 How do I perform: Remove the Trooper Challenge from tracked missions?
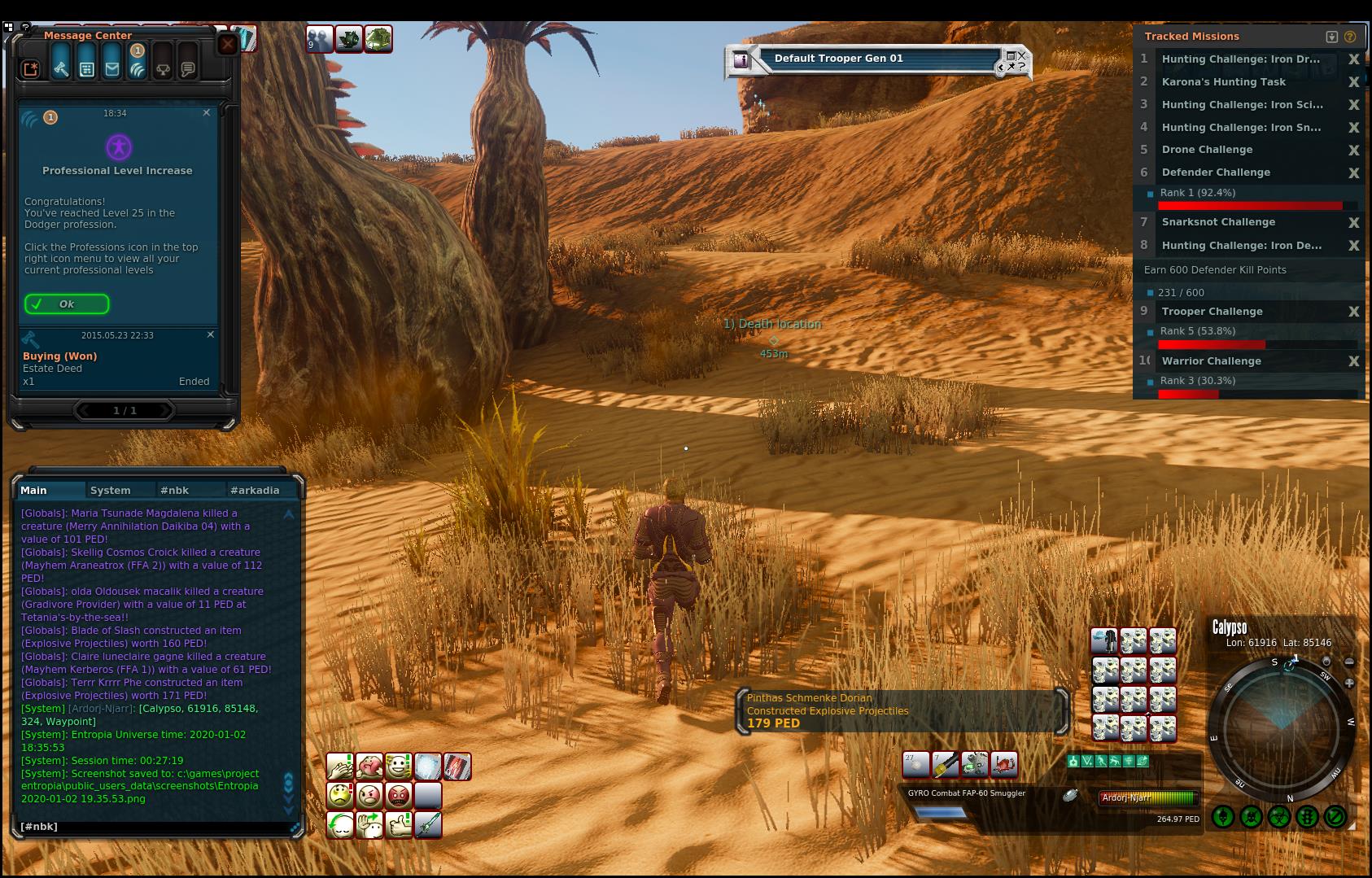coord(1353,312)
